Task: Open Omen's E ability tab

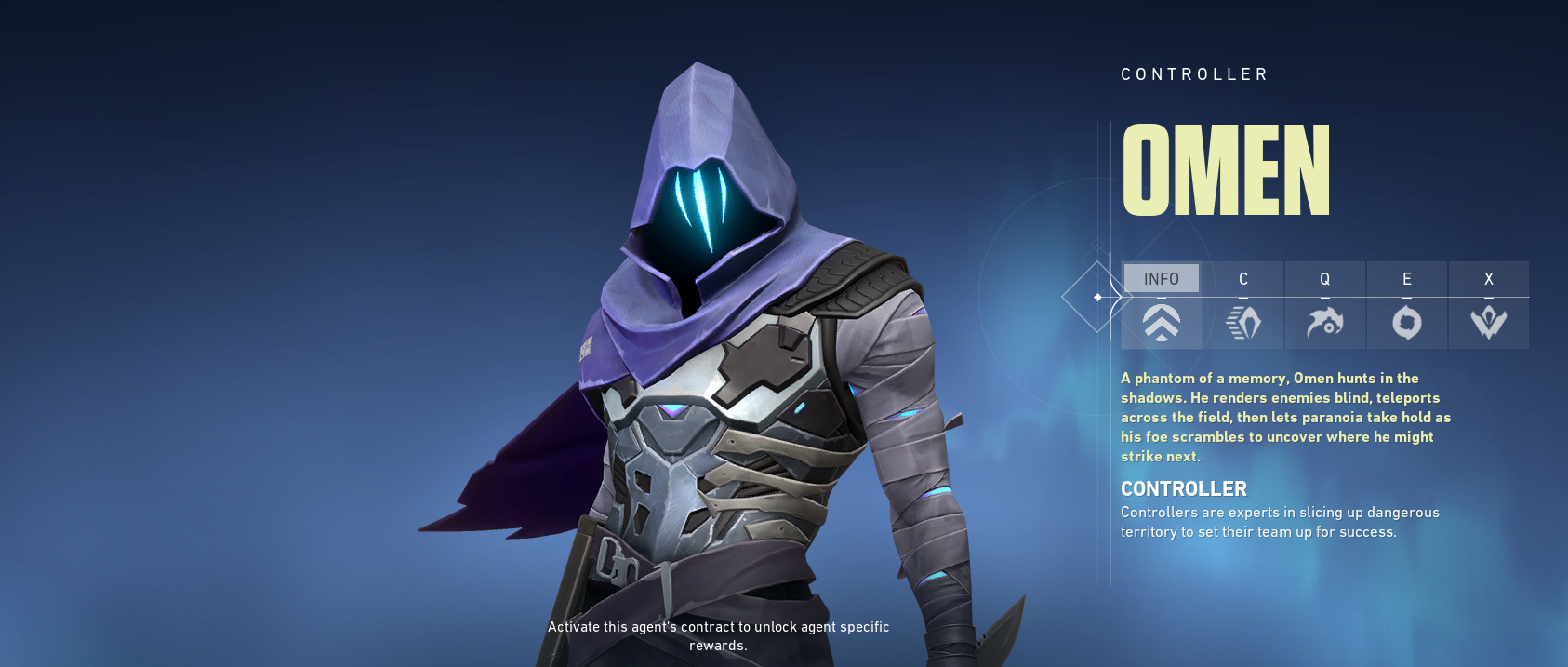Action: (x=1406, y=305)
